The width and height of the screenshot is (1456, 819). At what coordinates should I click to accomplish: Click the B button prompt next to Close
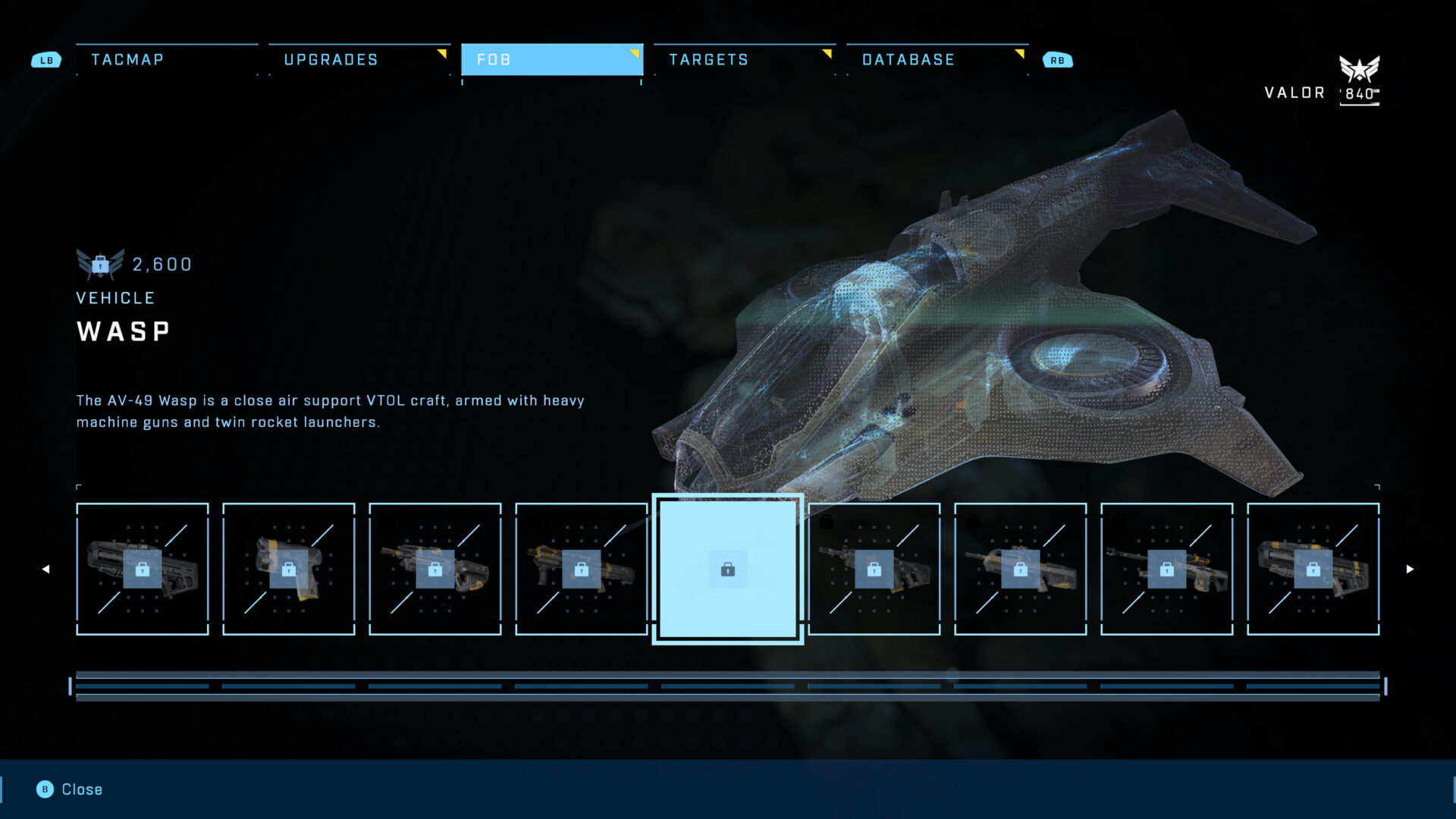coord(45,789)
